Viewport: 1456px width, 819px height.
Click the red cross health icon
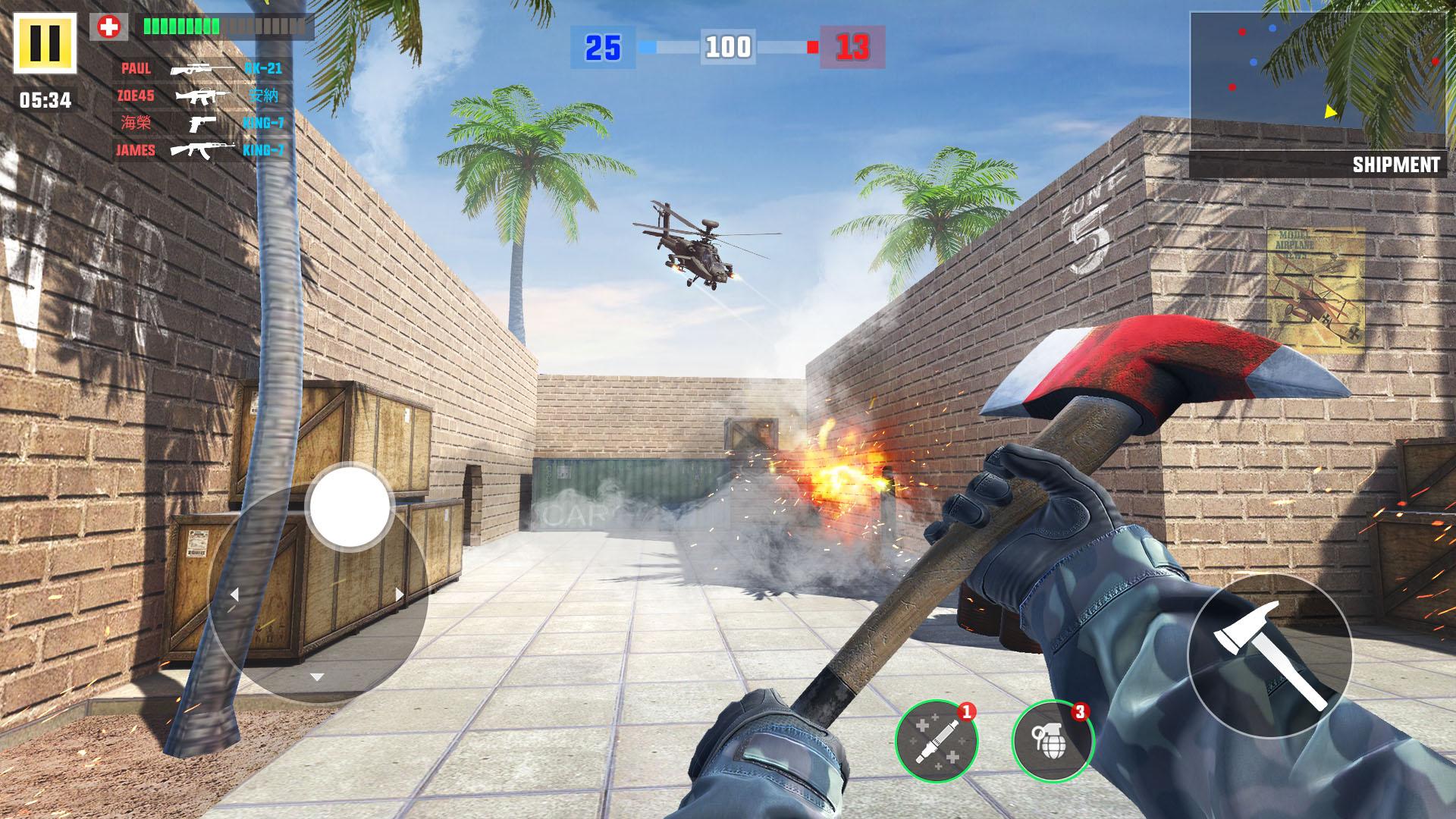coord(109,27)
